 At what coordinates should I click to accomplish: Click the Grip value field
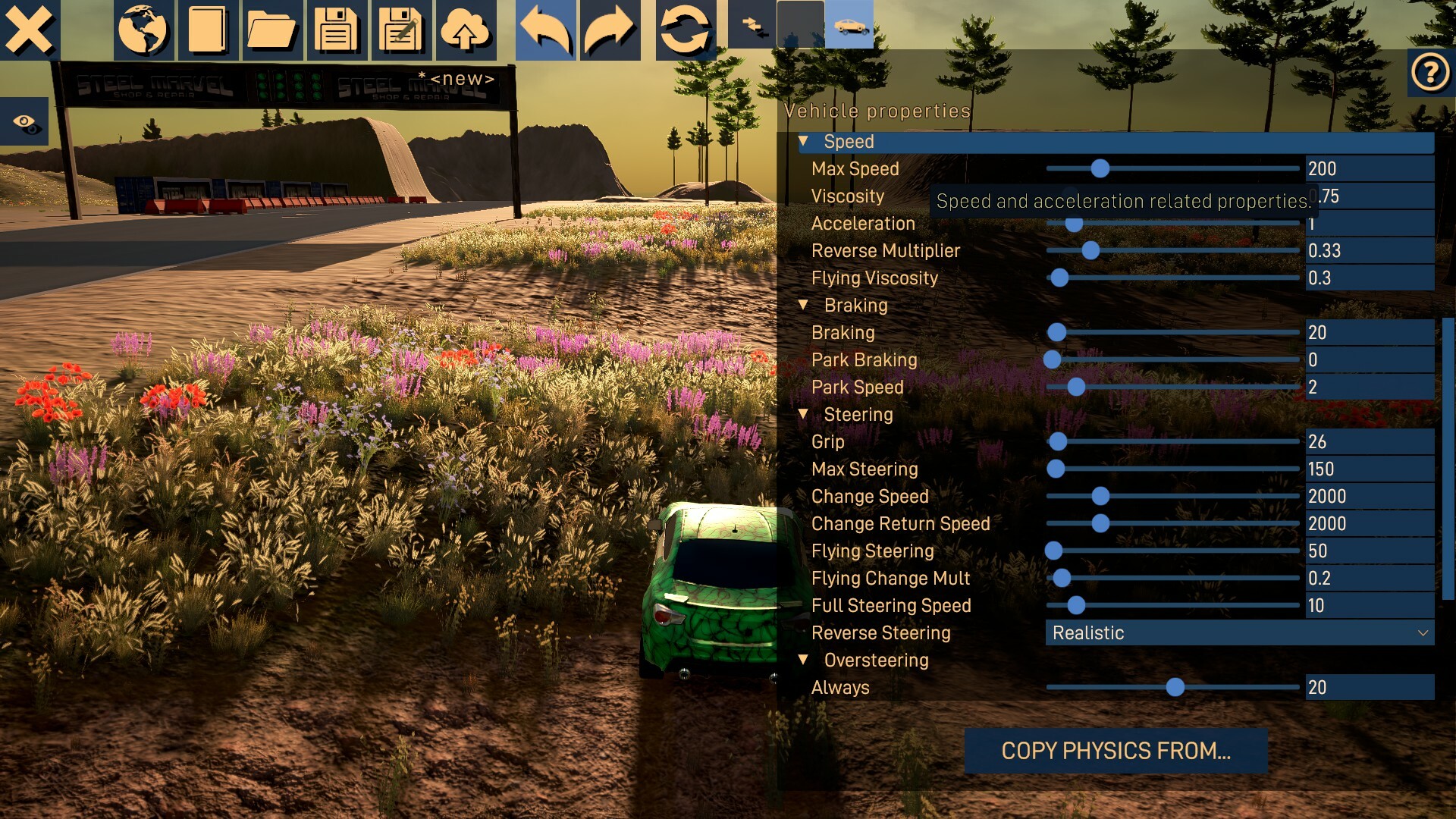click(1369, 442)
